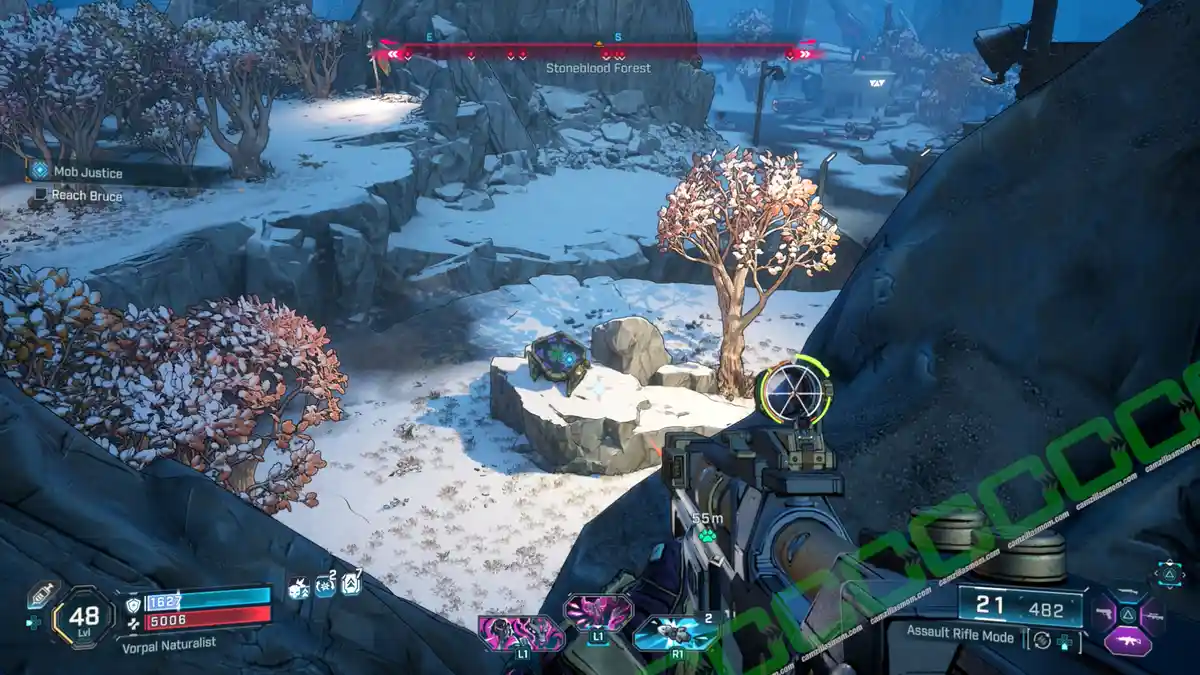Click the compass bar at top
Image resolution: width=1200 pixels, height=675 pixels.
[x=598, y=50]
